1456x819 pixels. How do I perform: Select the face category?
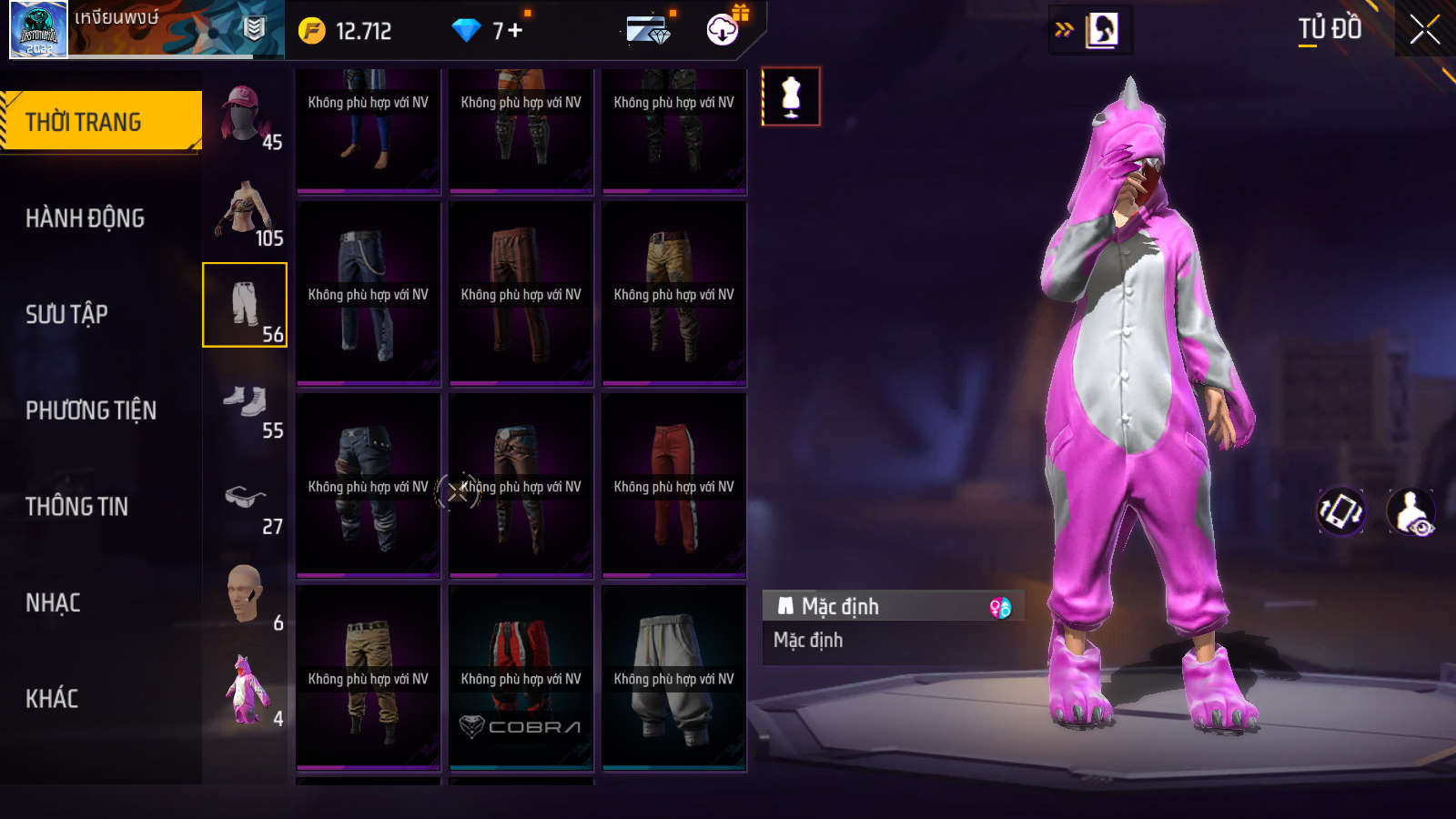coord(245,595)
